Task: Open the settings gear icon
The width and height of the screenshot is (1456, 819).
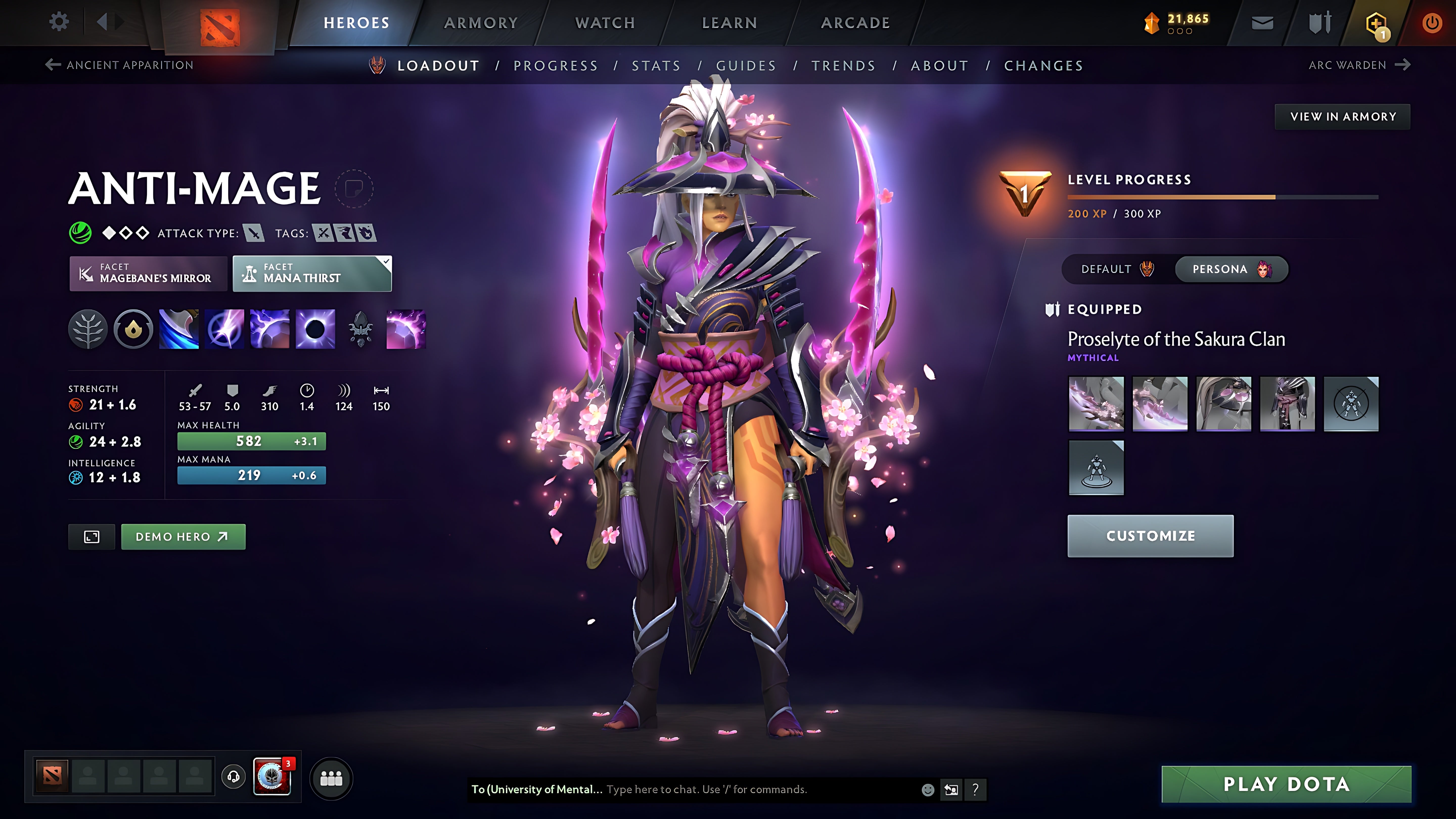Action: pyautogui.click(x=58, y=21)
